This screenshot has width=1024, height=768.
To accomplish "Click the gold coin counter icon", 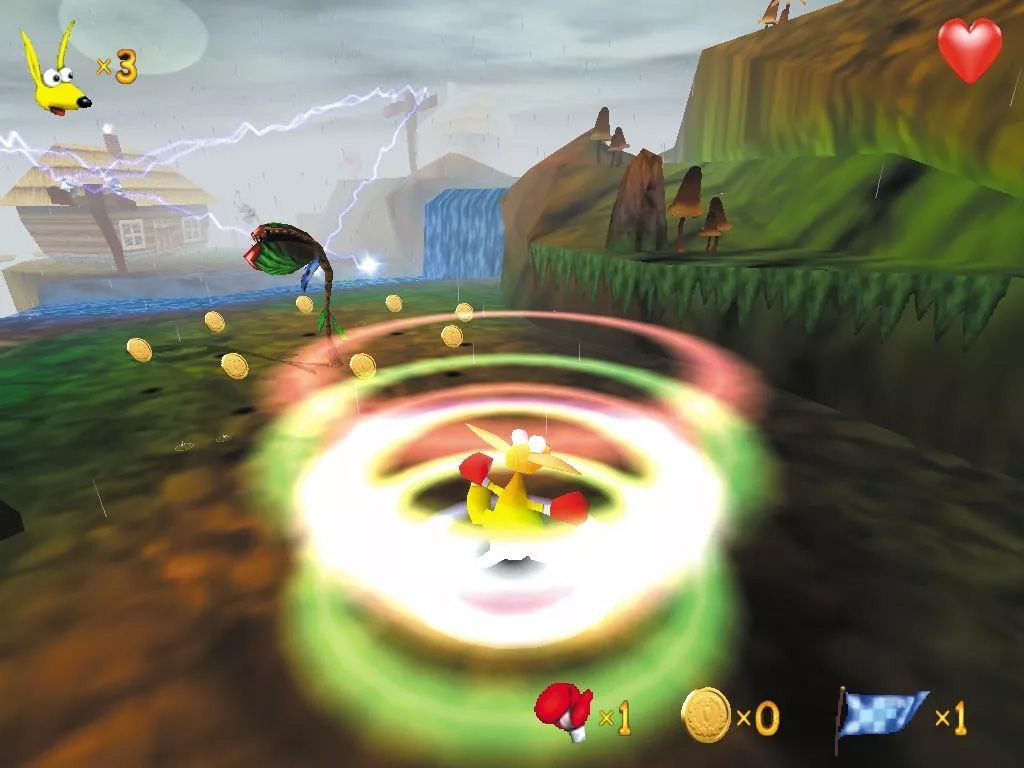I will click(706, 714).
